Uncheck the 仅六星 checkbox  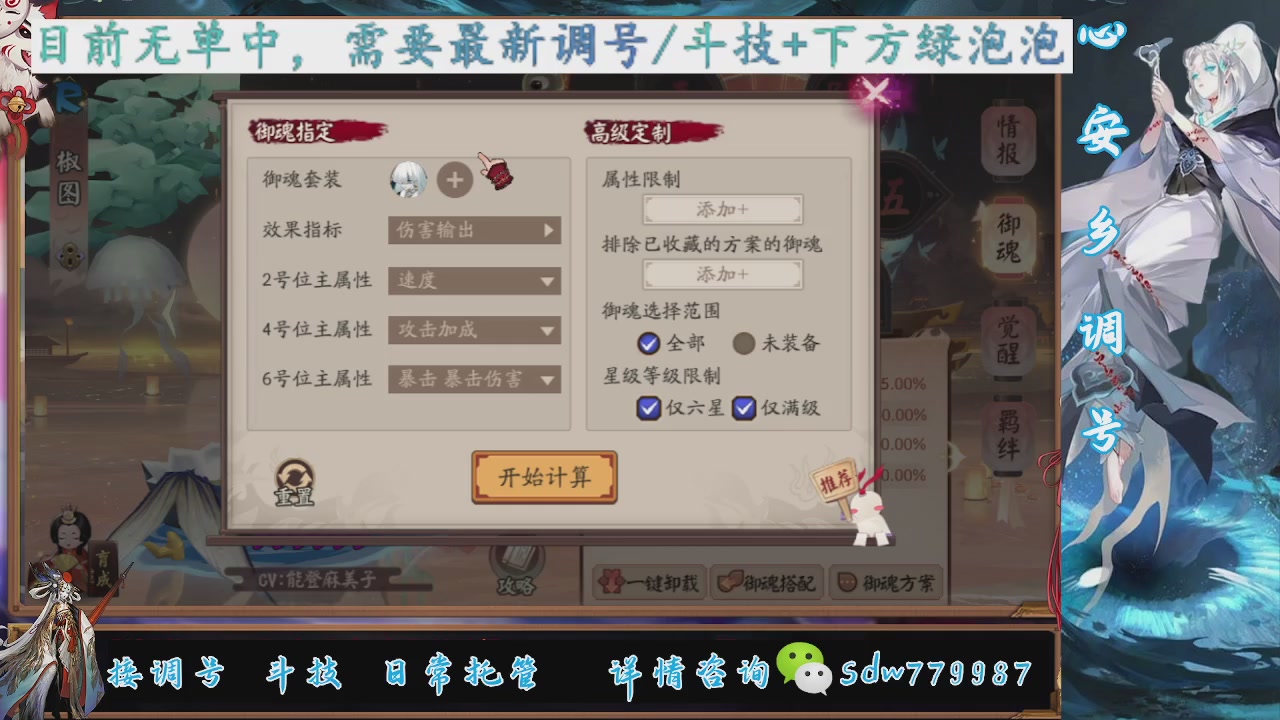(x=649, y=409)
